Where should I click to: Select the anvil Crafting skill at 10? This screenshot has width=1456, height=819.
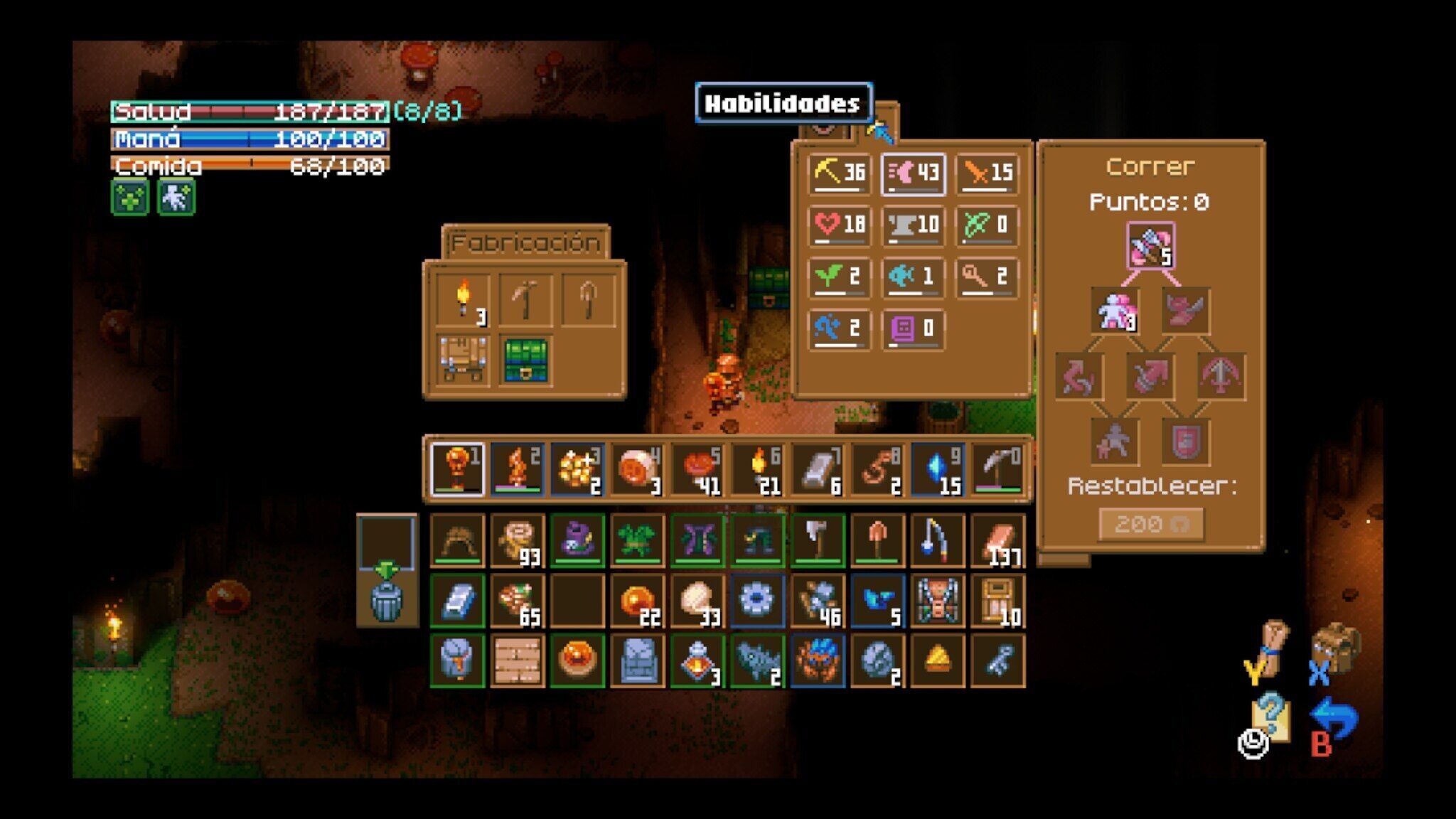coord(914,225)
